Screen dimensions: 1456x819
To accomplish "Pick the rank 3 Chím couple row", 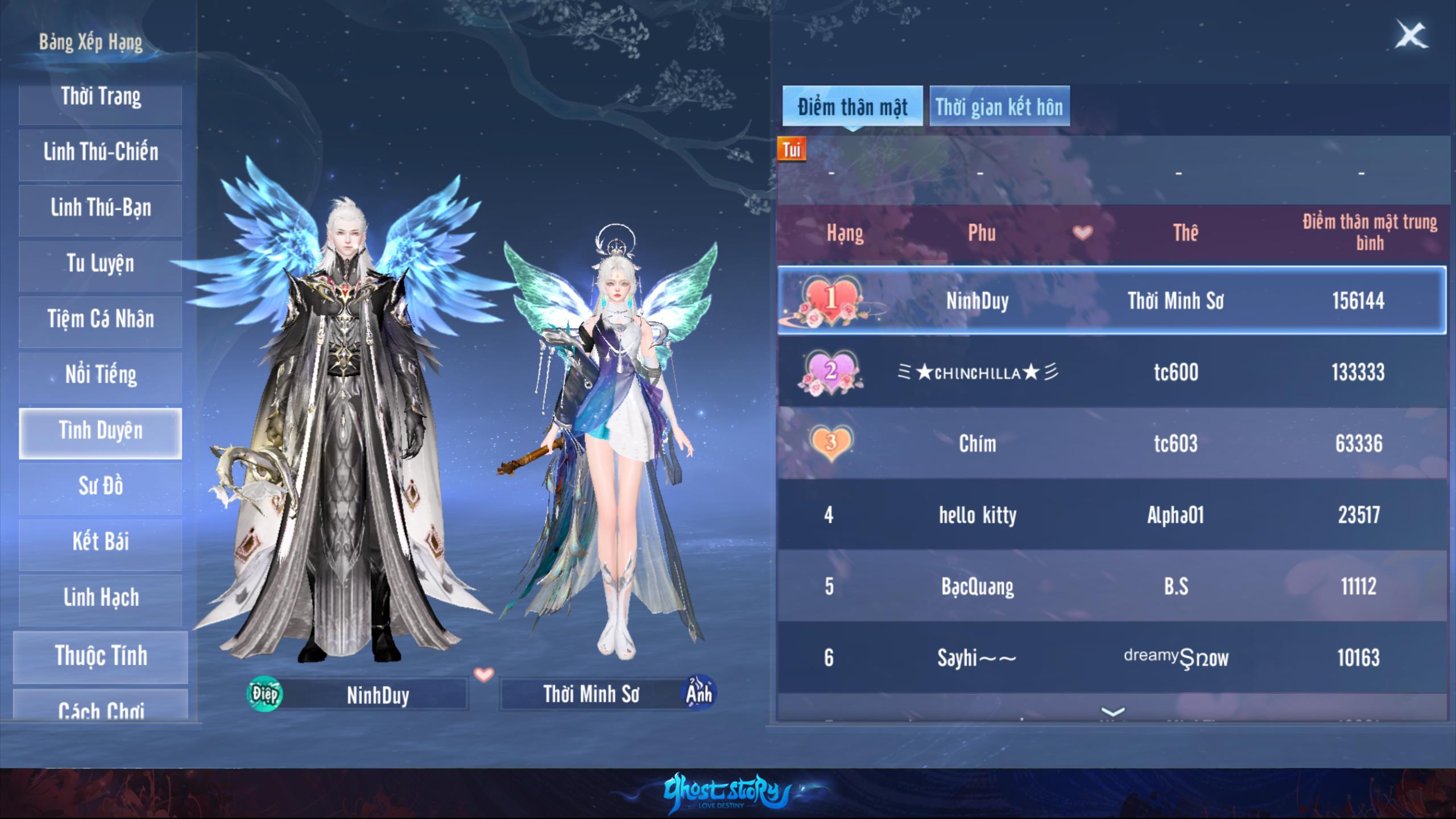I will (x=1111, y=444).
